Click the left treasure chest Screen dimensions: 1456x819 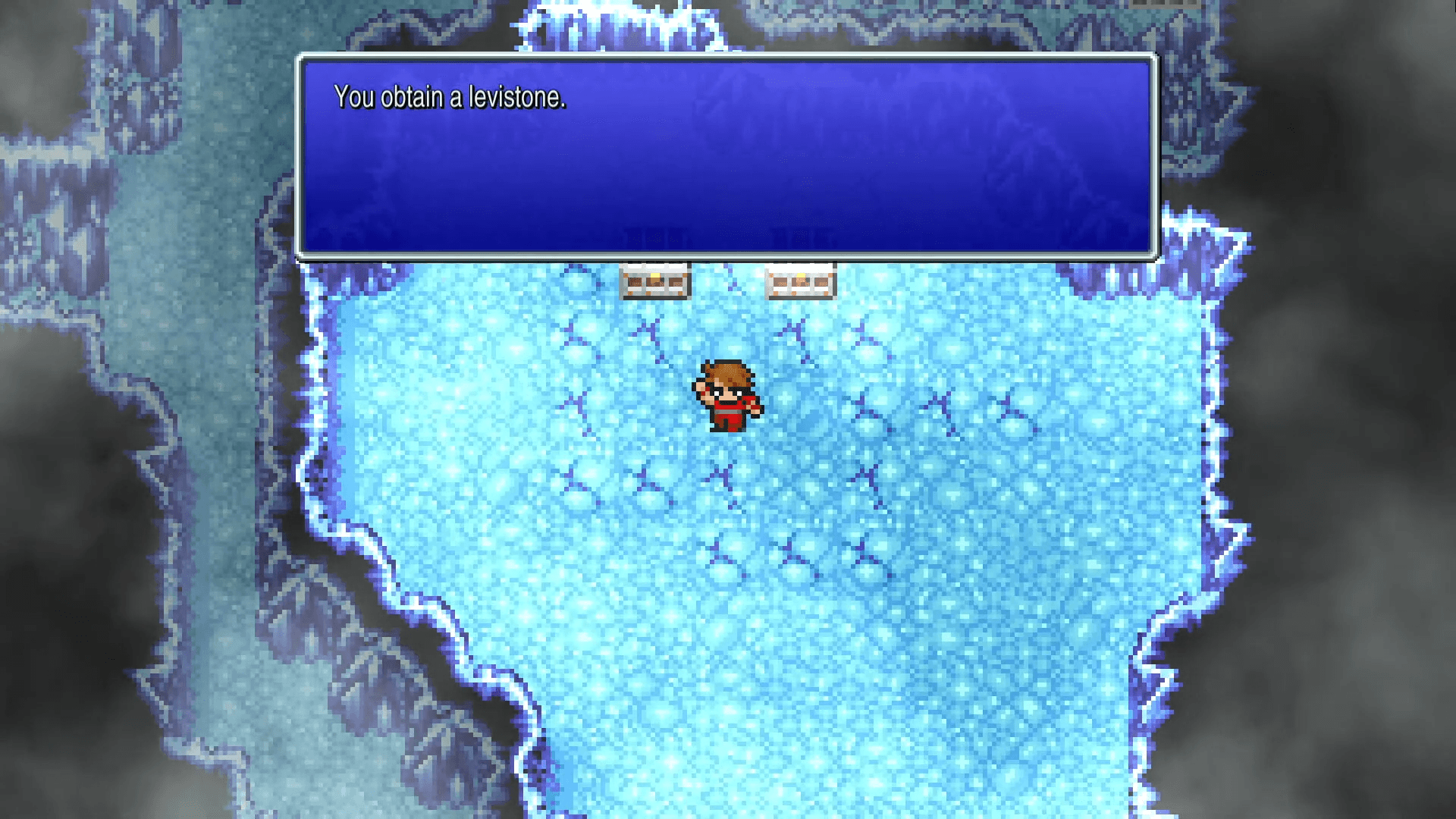pos(654,281)
